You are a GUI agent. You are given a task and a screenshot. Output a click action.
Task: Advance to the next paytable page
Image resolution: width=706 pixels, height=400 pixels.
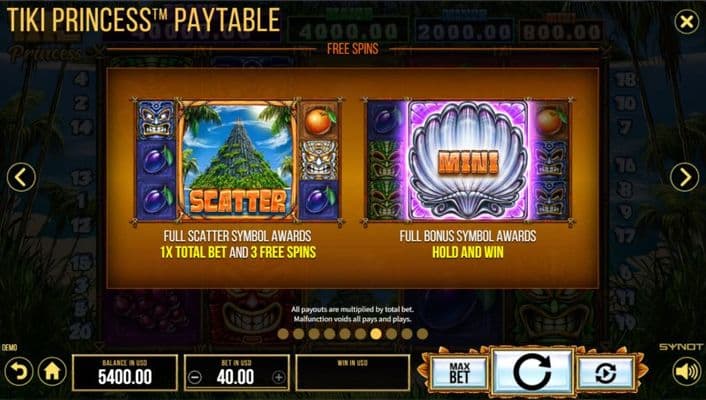[684, 177]
